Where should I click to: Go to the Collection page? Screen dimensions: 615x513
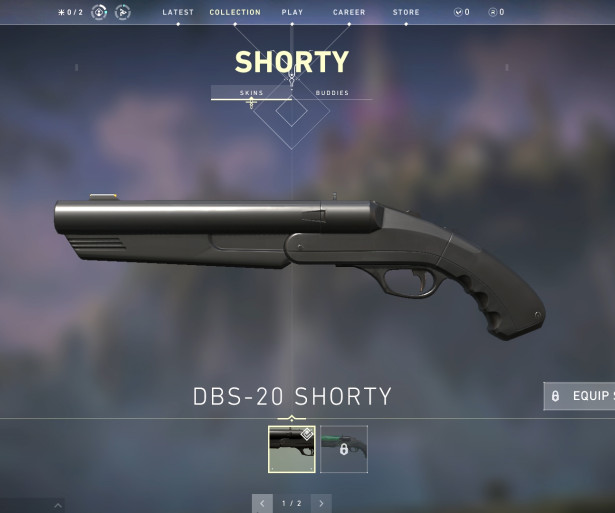[x=235, y=12]
